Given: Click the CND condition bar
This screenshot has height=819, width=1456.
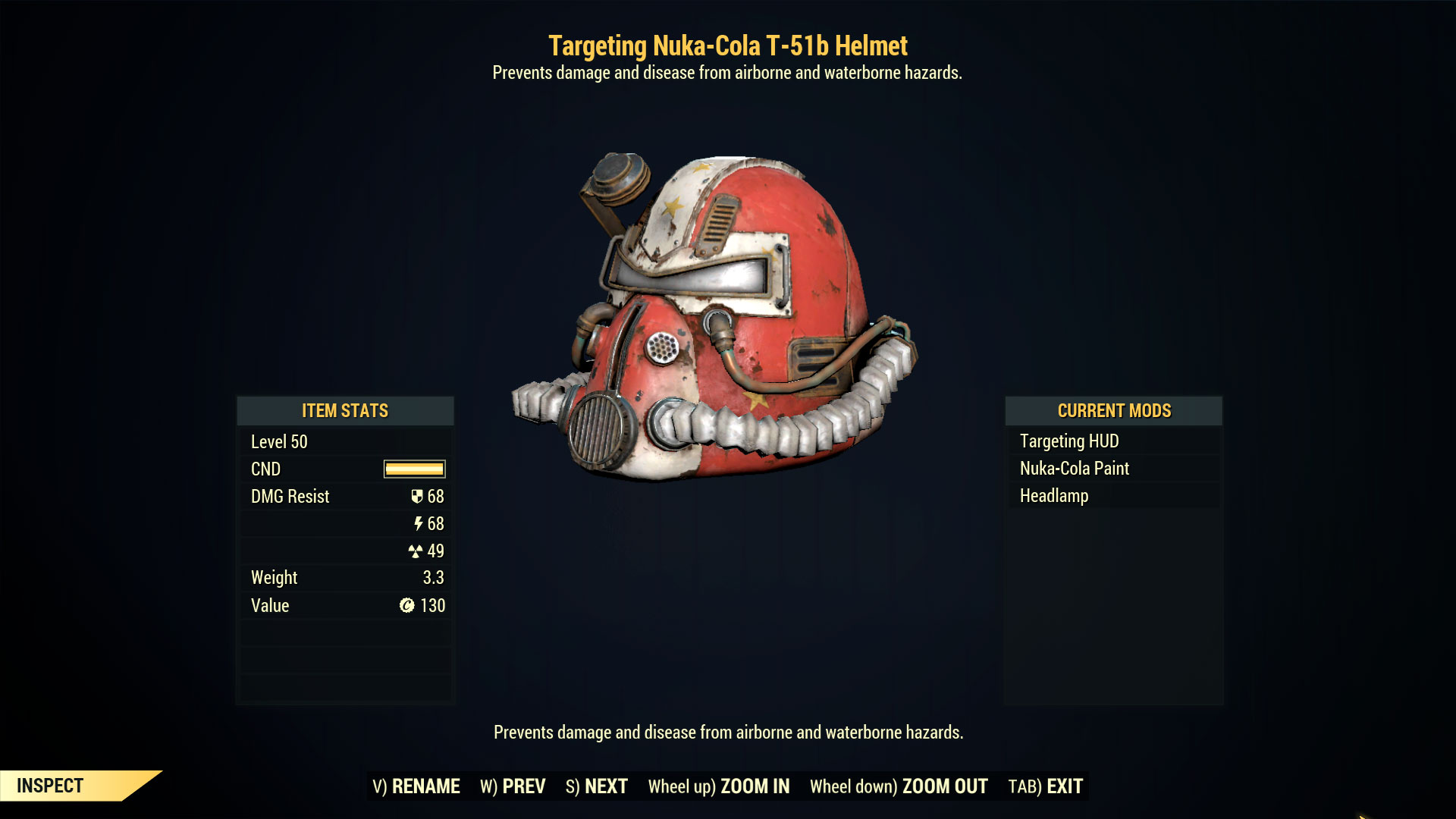Looking at the screenshot, I should coord(414,469).
